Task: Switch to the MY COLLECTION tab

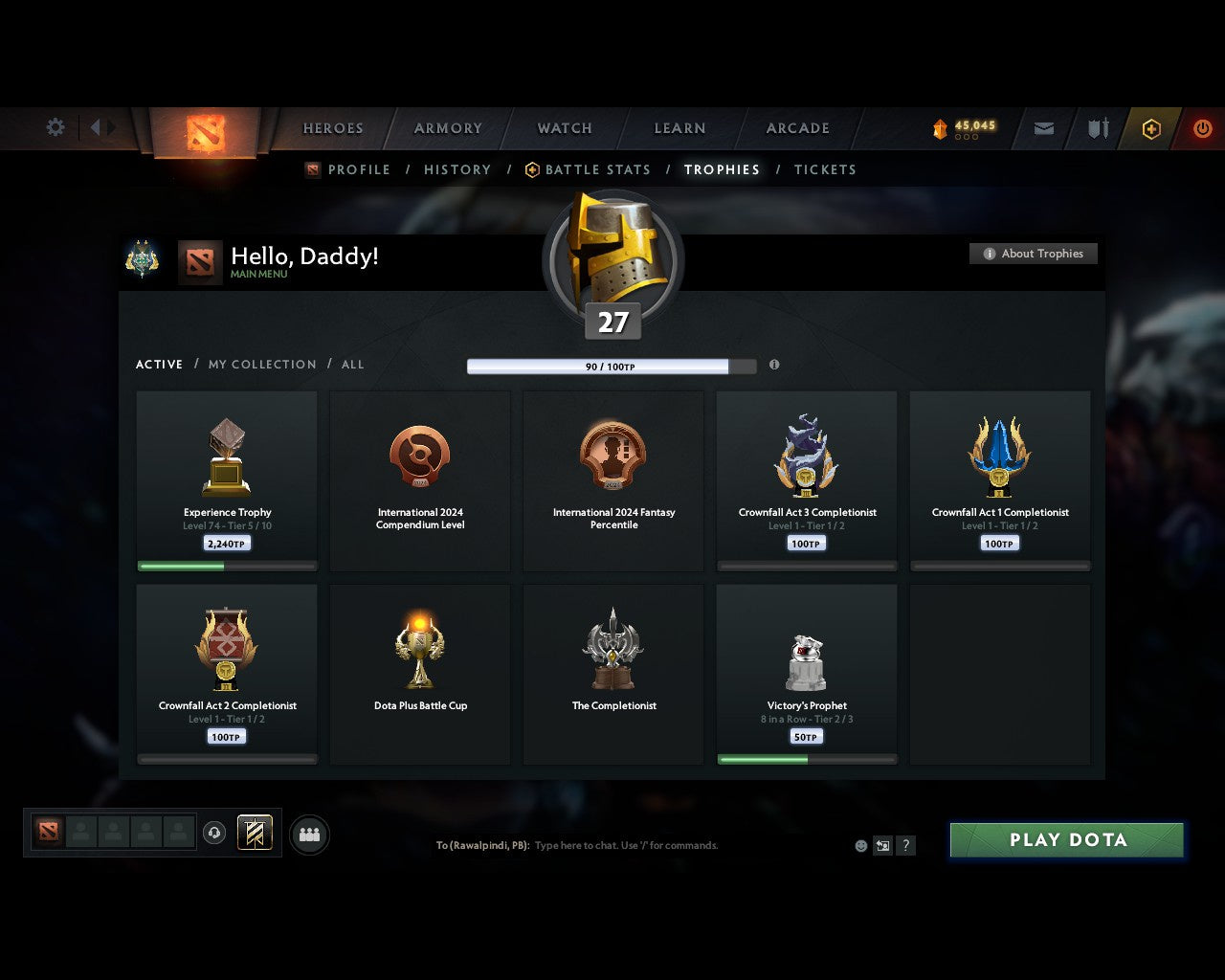Action: pyautogui.click(x=261, y=365)
